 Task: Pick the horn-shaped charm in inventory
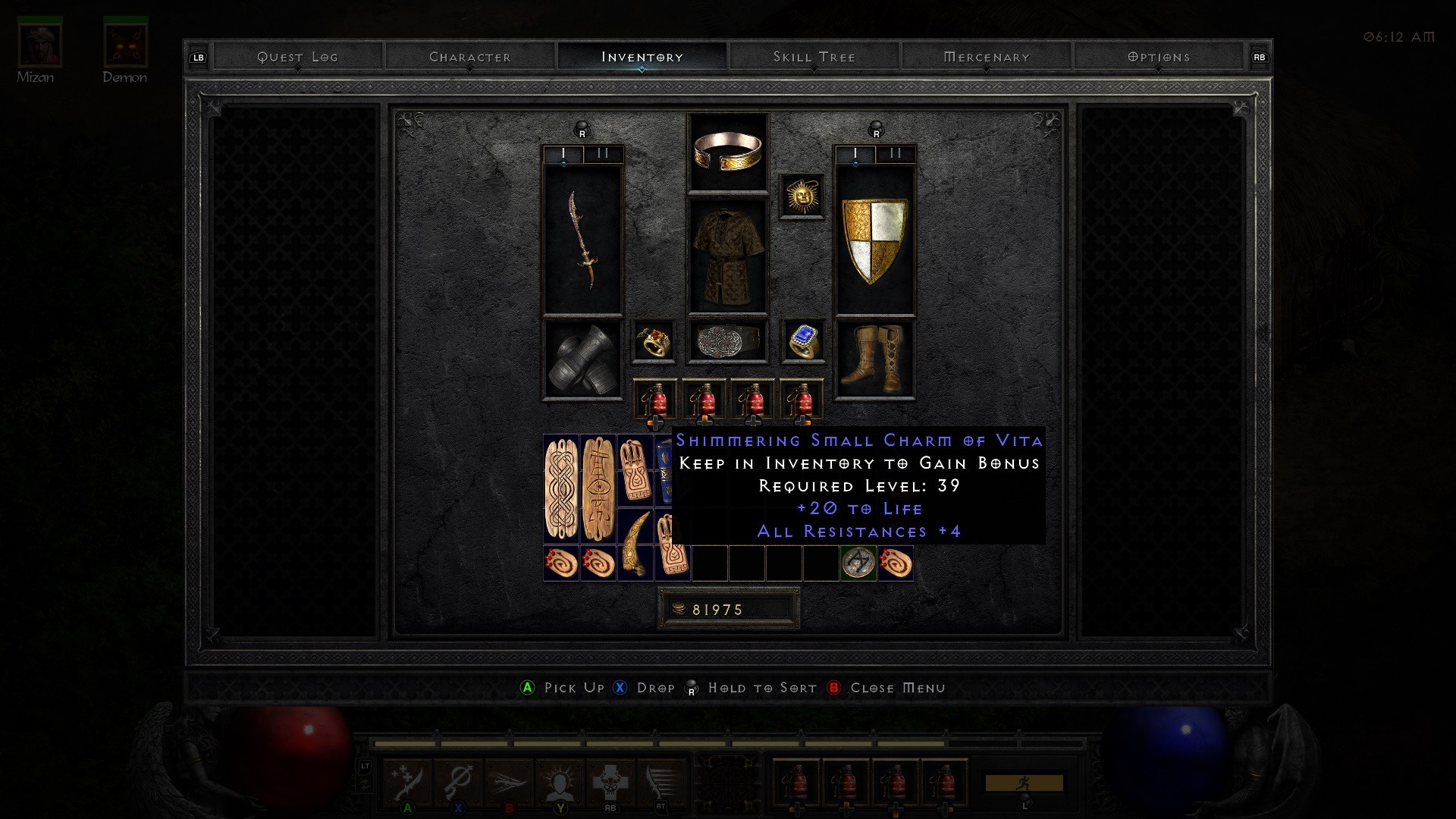click(x=635, y=544)
